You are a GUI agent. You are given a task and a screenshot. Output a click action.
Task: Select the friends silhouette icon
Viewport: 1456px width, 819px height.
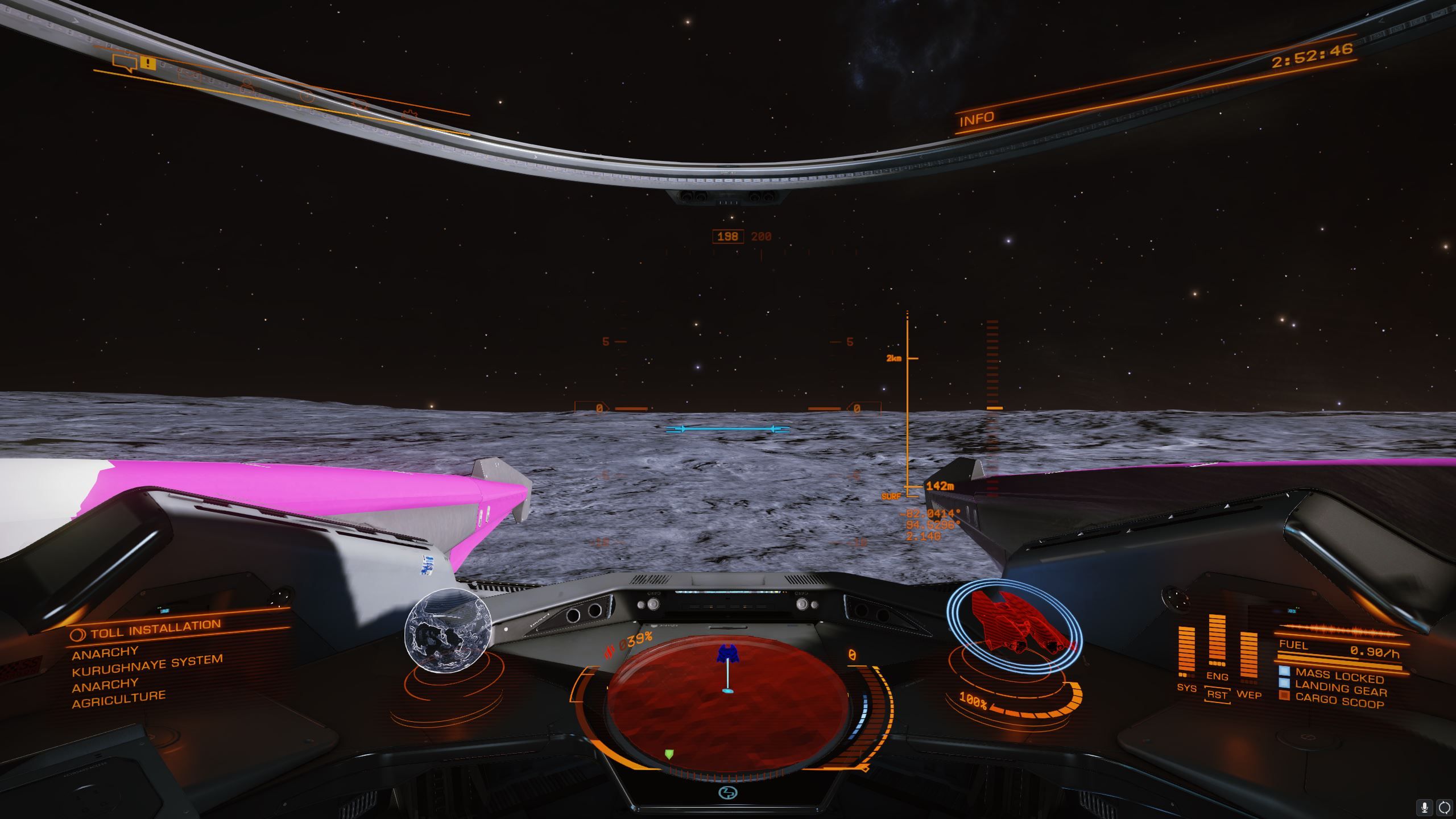[246, 85]
